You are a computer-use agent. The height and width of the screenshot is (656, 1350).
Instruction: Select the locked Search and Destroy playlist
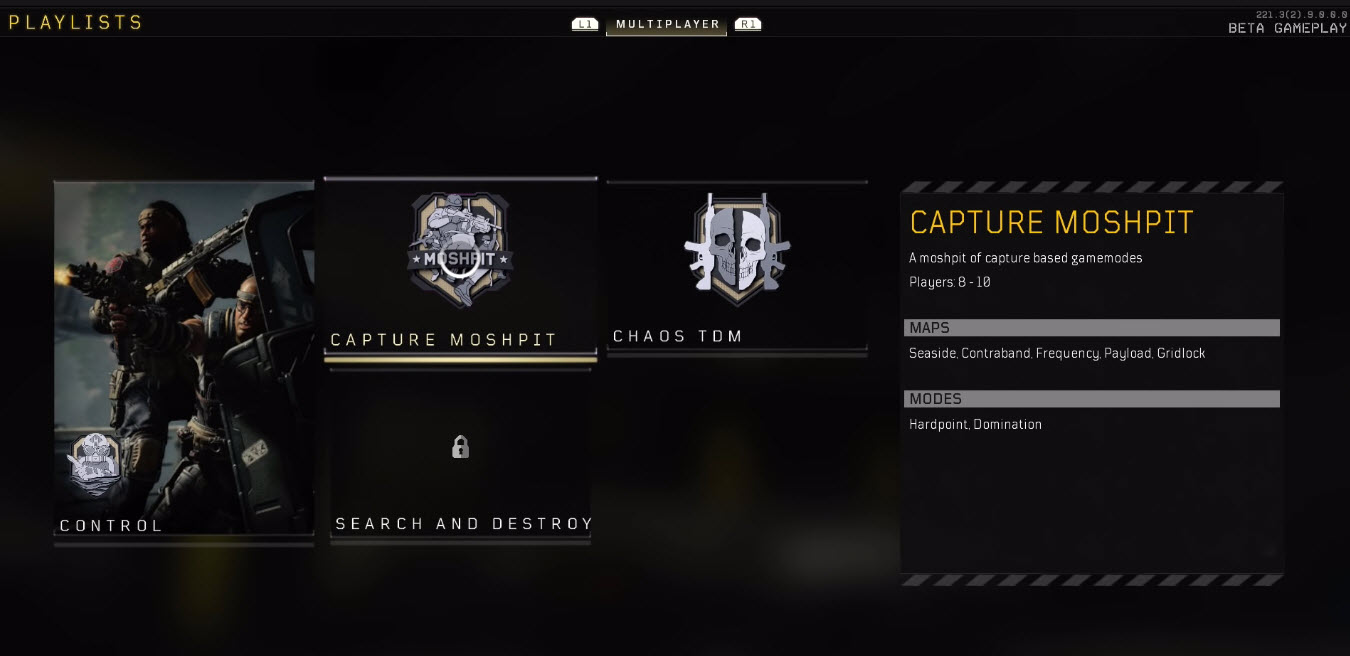pos(460,457)
